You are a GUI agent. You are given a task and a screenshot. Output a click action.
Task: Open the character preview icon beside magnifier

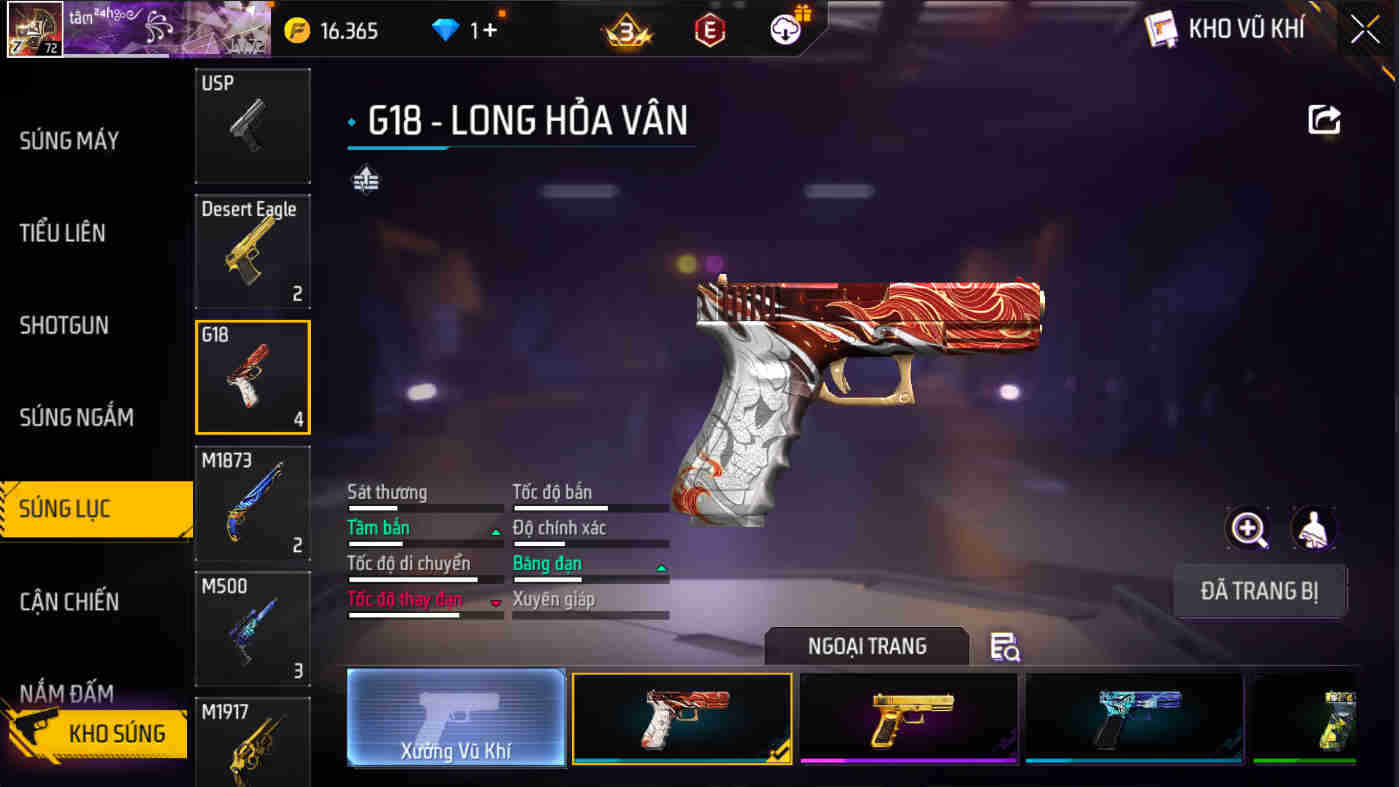(x=1311, y=530)
